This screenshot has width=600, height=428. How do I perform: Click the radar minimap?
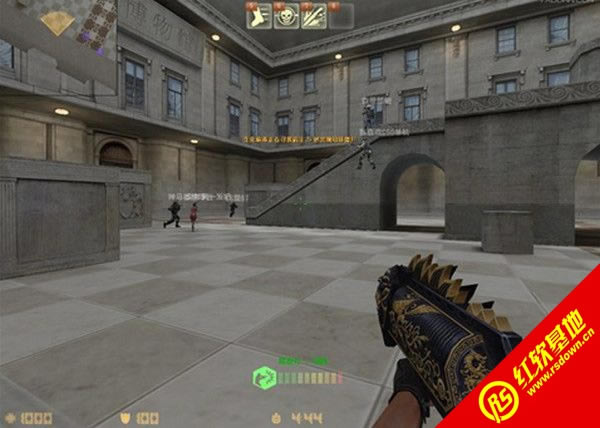coord(58,27)
